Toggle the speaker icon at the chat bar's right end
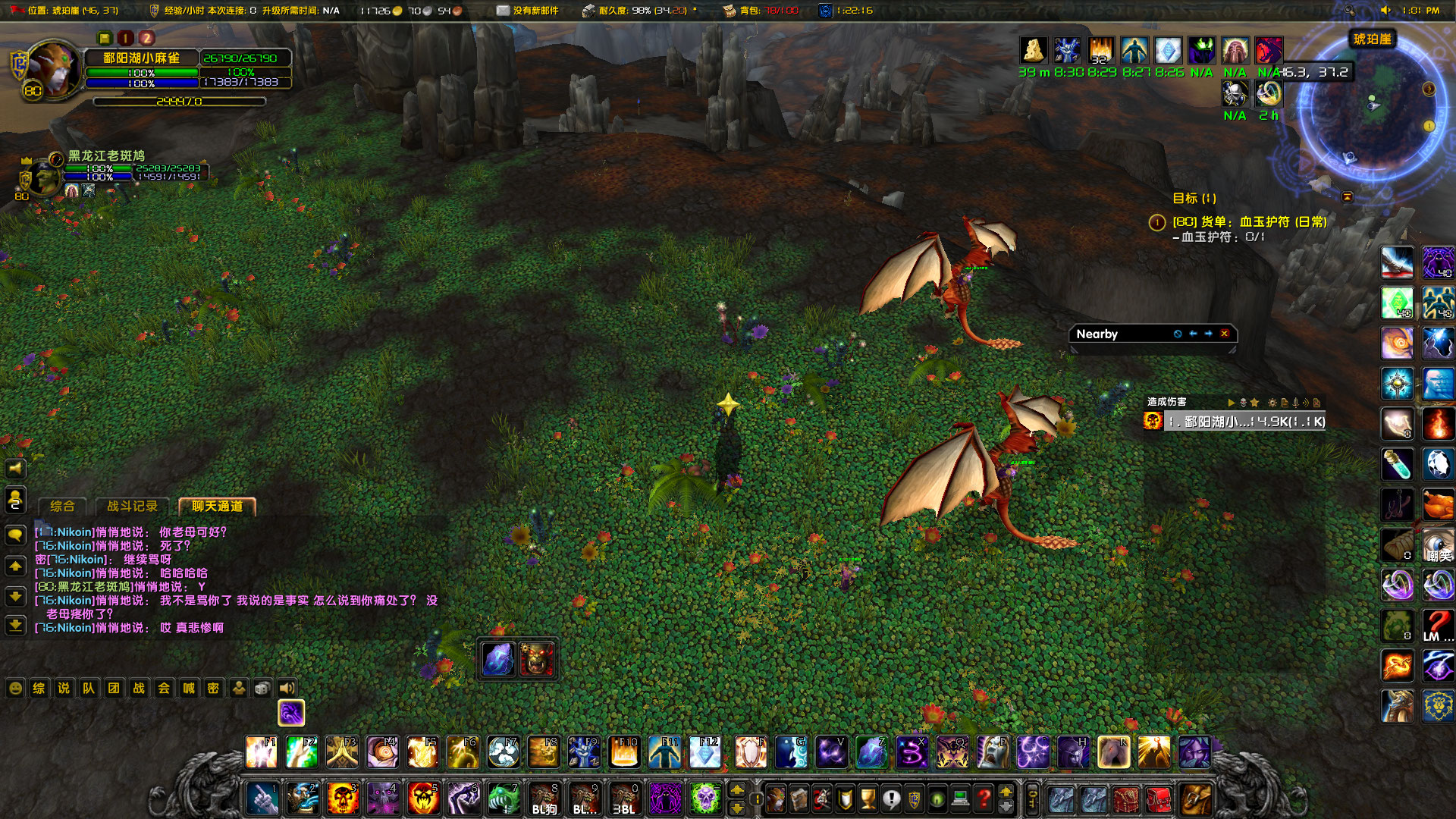This screenshot has height=819, width=1456. coord(287,689)
